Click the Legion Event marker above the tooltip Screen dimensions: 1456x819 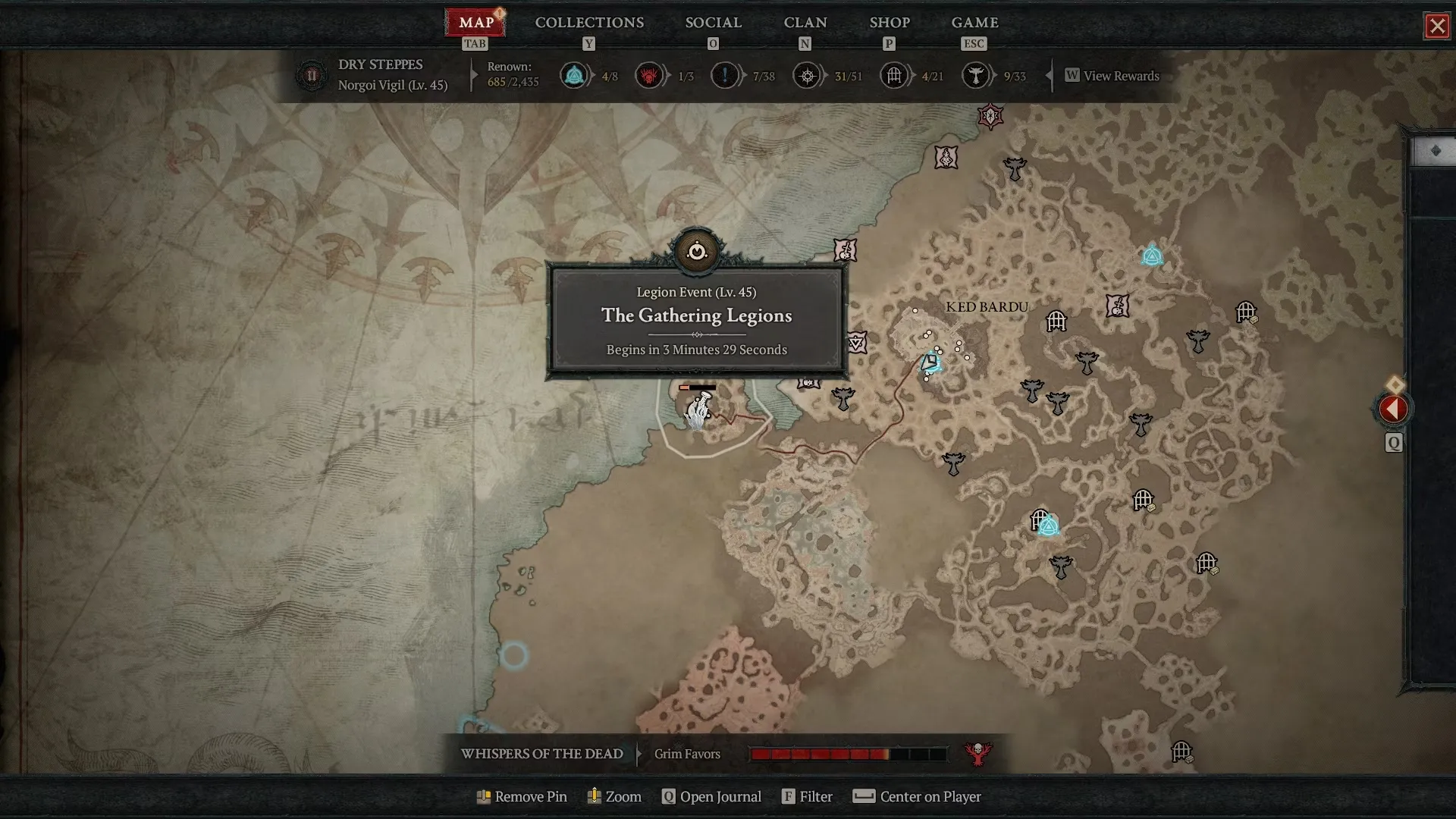[x=696, y=251]
